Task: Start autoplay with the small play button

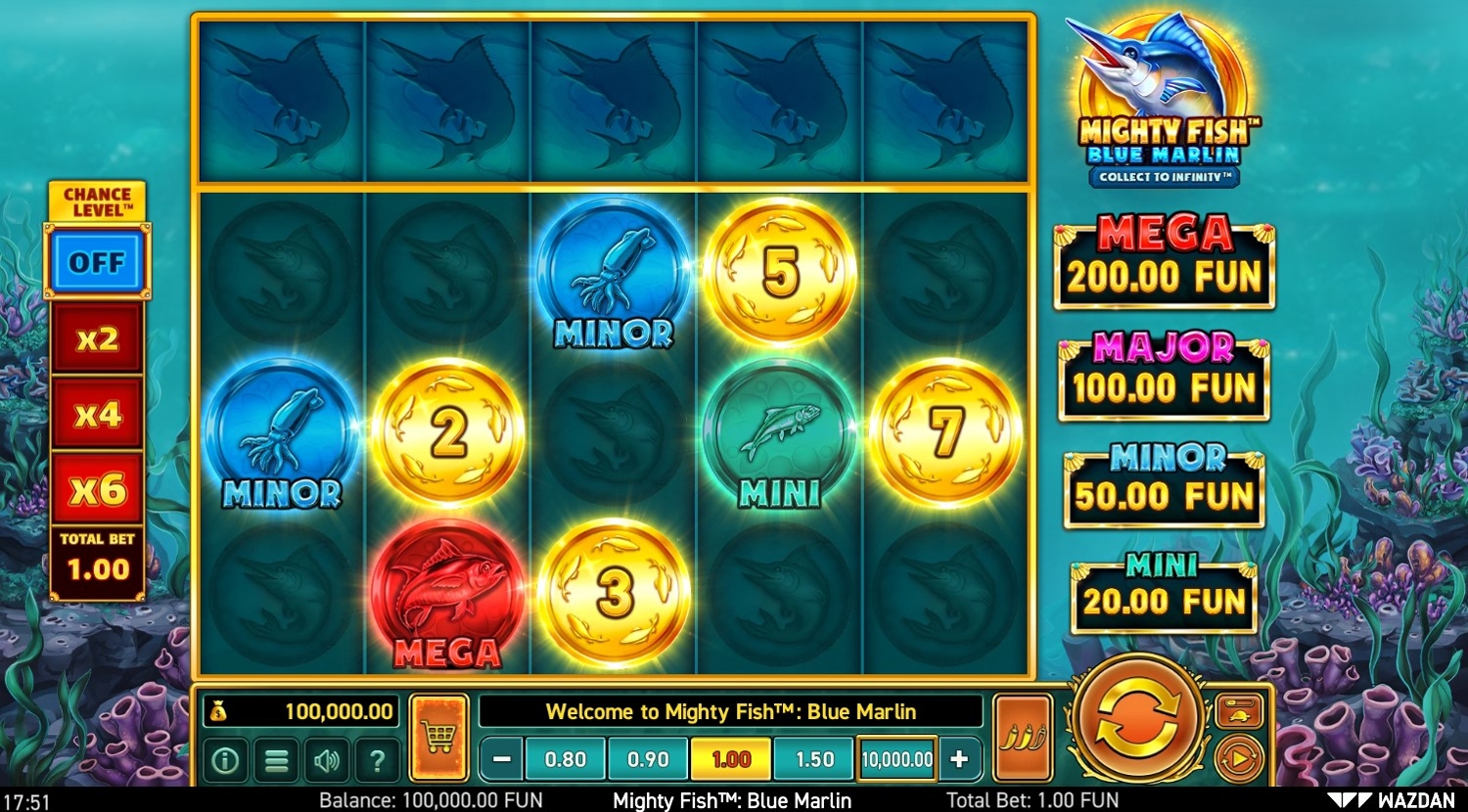Action: pos(1238,759)
